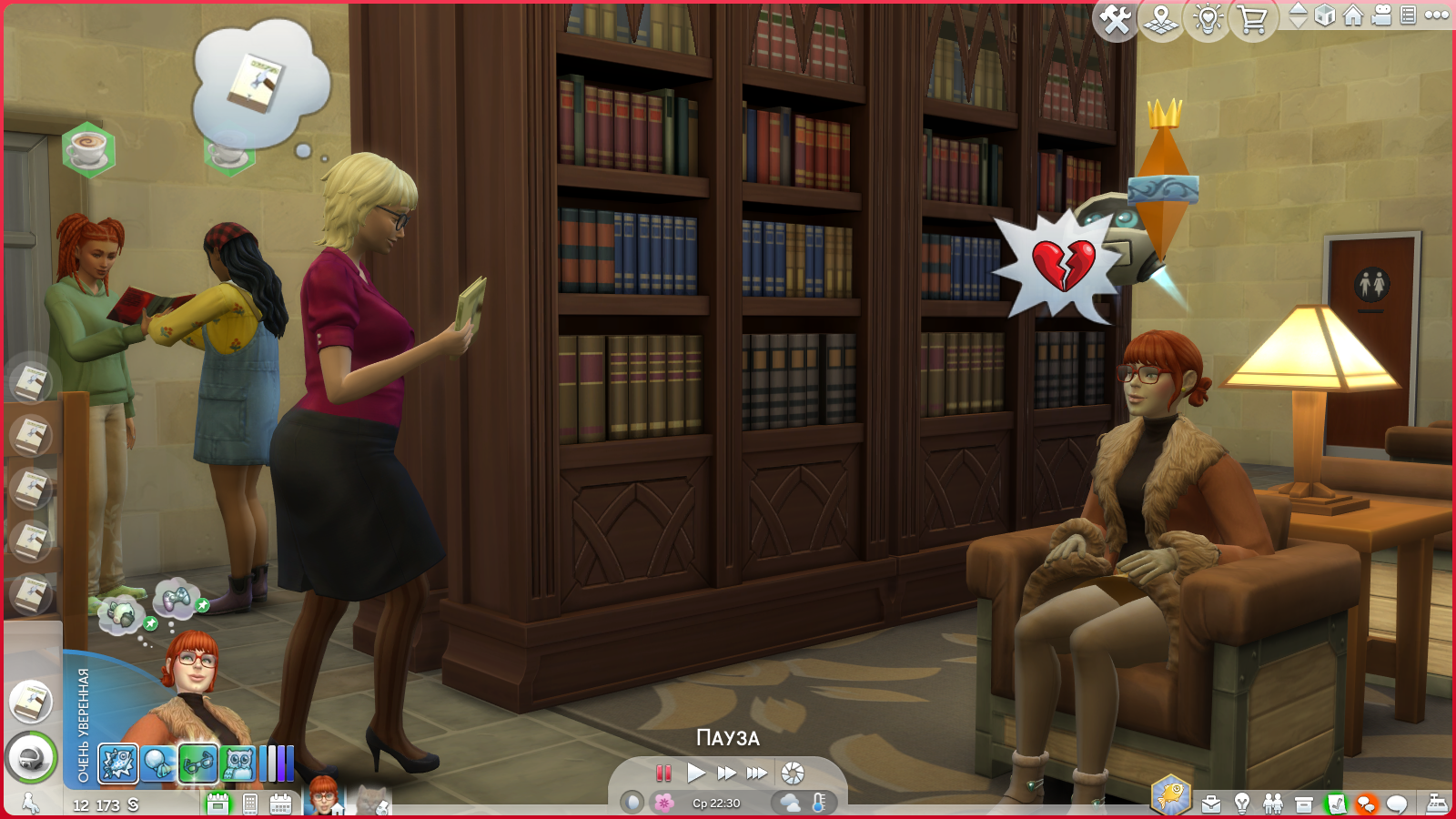This screenshot has height=819, width=1456.
Task: Open the phone from the bottom bar
Action: click(x=250, y=804)
